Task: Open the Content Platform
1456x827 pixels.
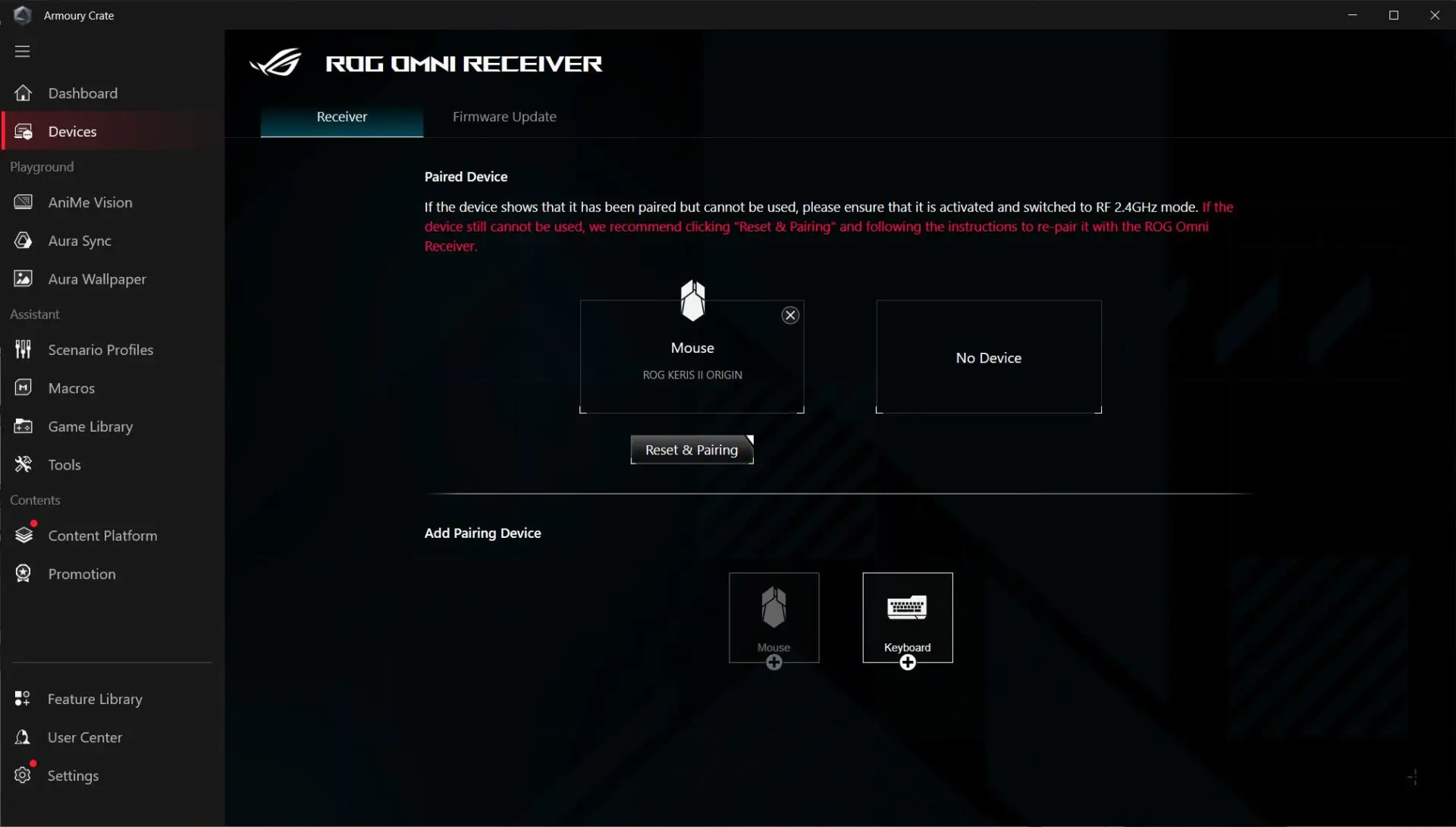Action: (103, 535)
